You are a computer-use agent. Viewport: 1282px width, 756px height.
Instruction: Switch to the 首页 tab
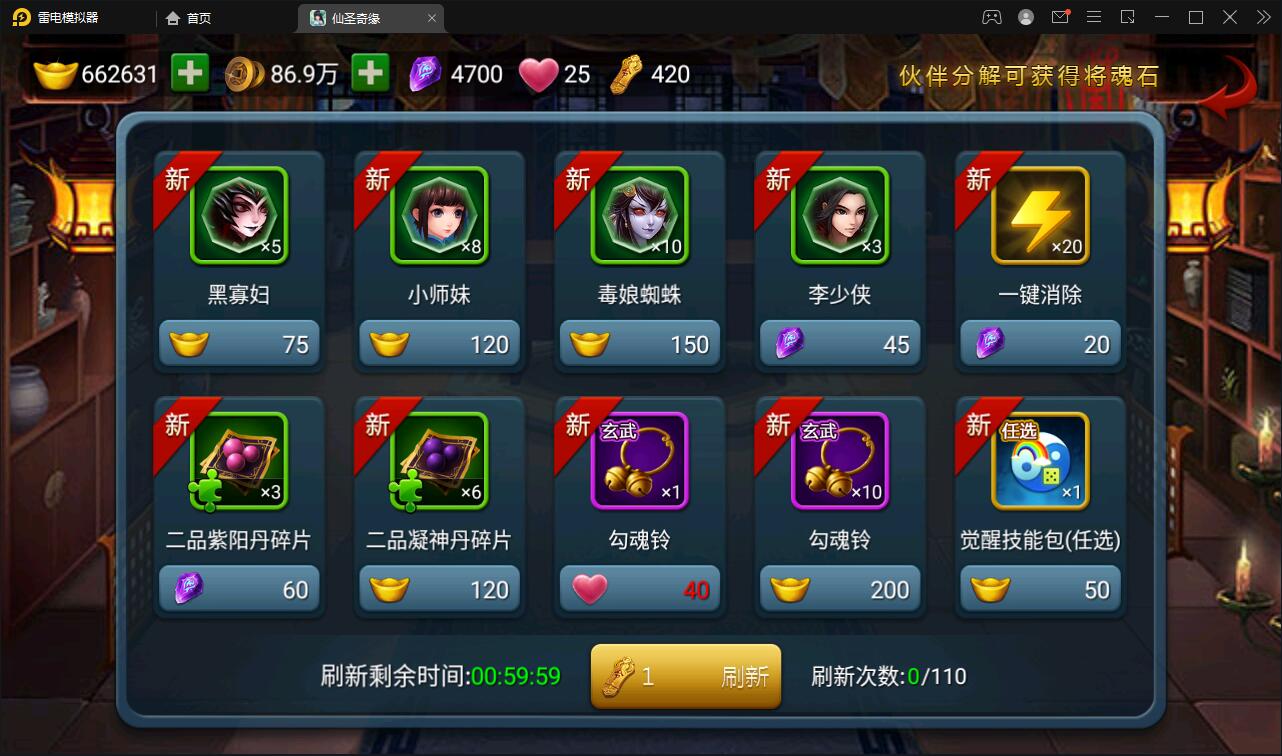point(190,17)
